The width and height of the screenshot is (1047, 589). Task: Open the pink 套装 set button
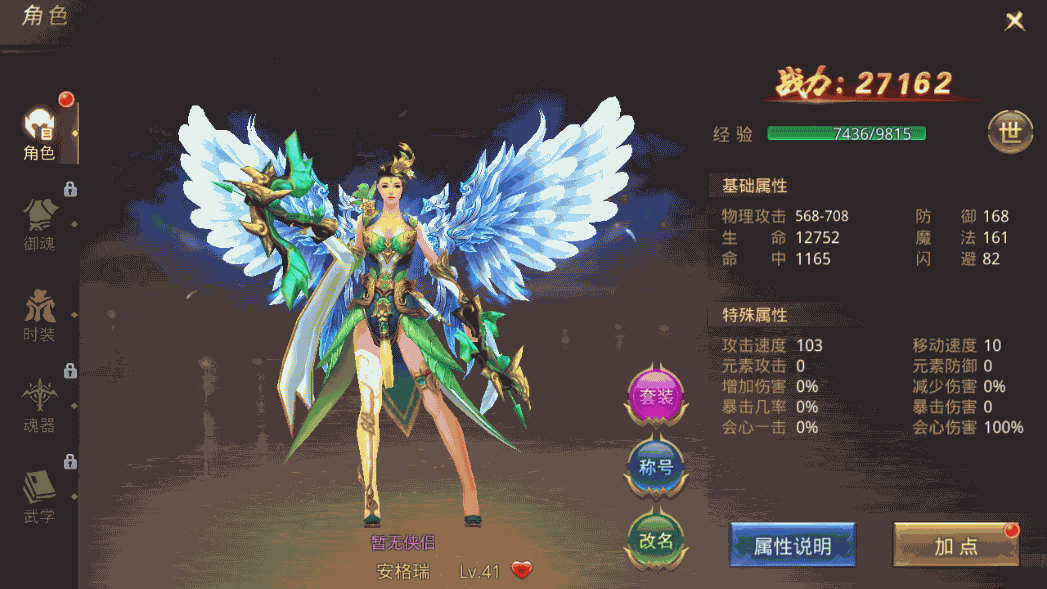656,397
